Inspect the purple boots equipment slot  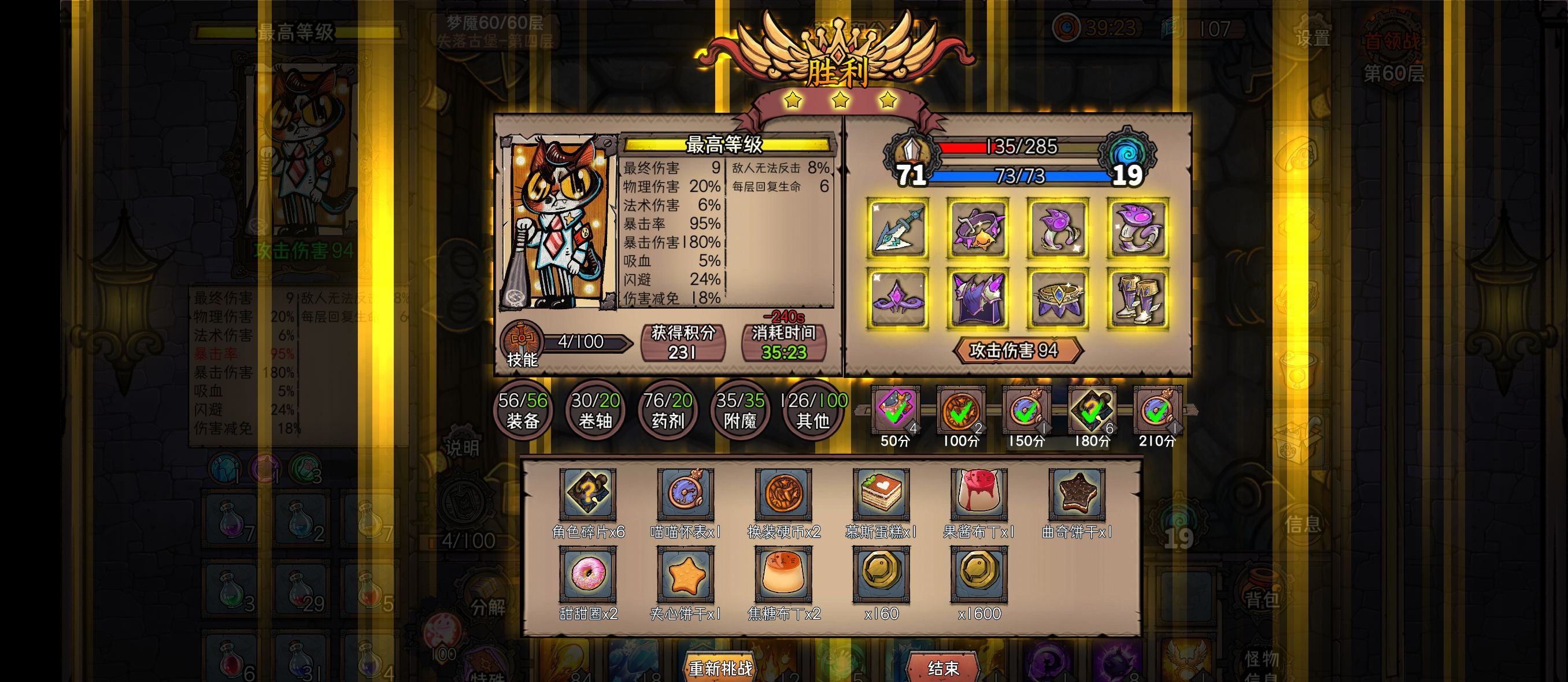tap(1137, 299)
